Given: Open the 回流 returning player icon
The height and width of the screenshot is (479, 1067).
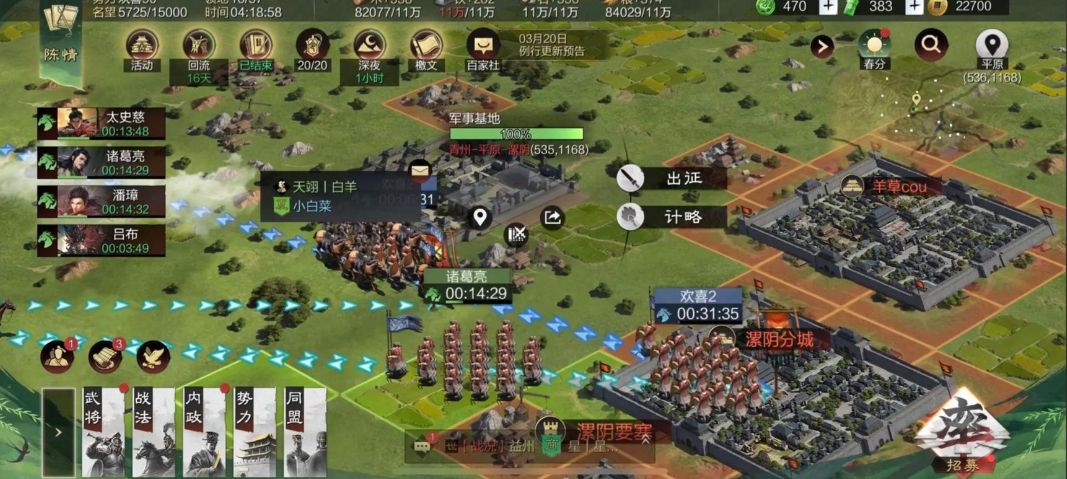Looking at the screenshot, I should point(199,47).
